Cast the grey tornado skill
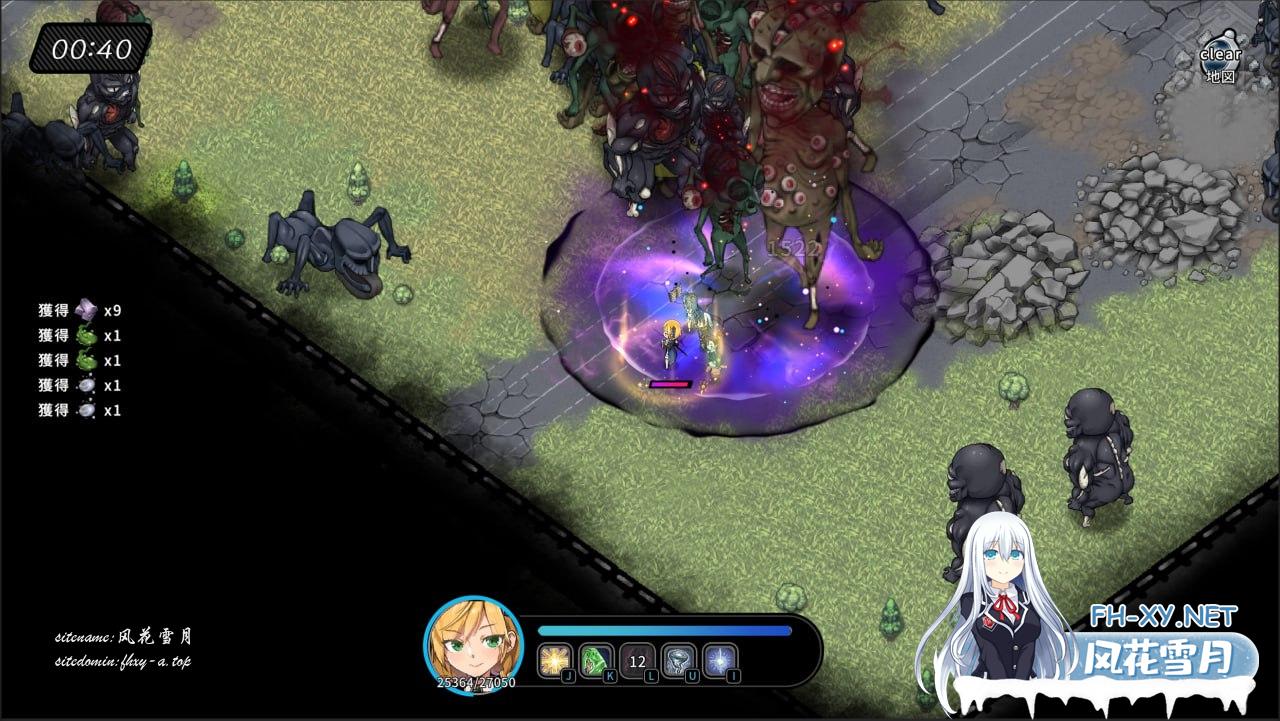 click(679, 660)
